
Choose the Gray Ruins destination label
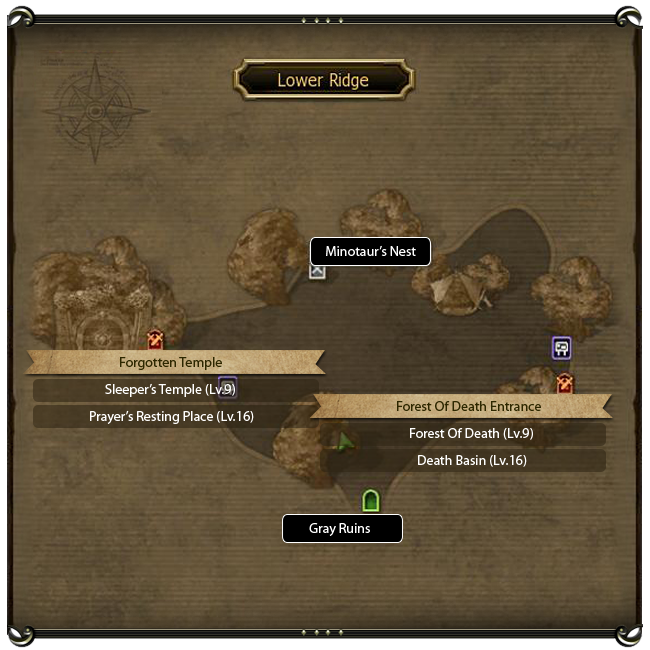341,528
